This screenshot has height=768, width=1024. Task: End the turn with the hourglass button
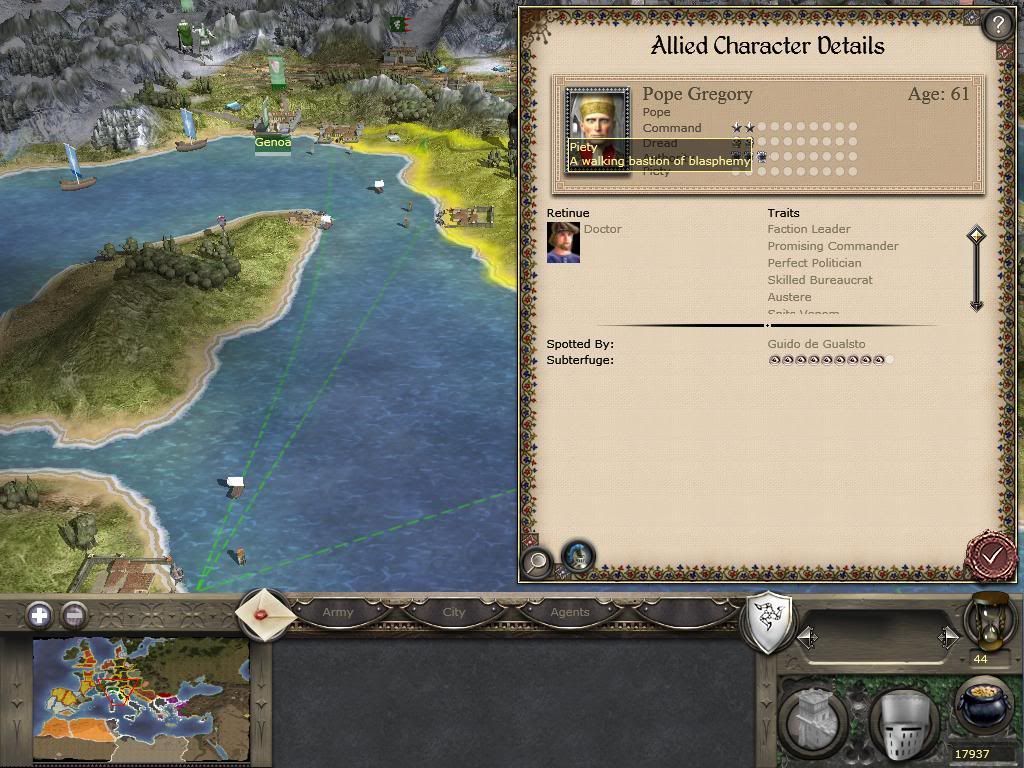coord(990,620)
